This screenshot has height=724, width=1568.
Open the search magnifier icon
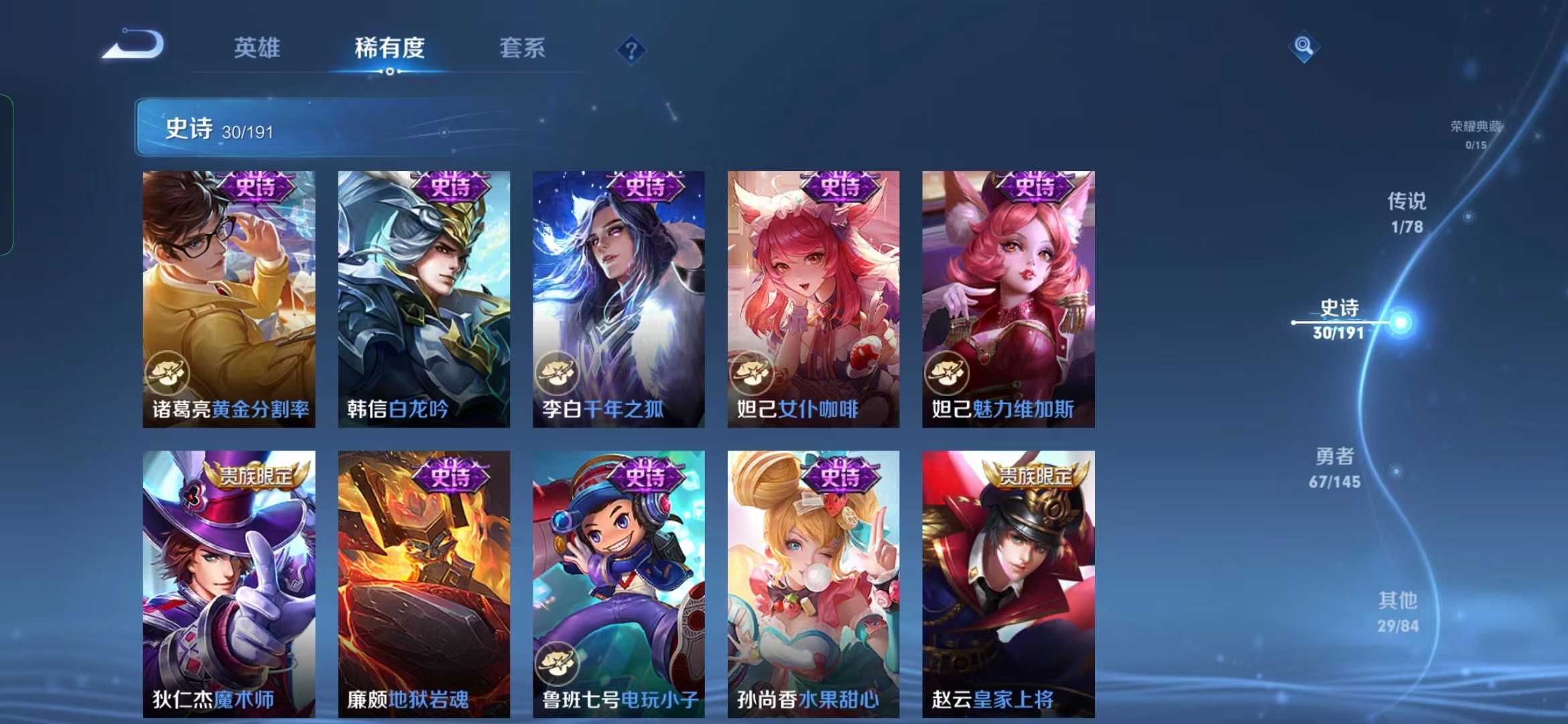1303,48
